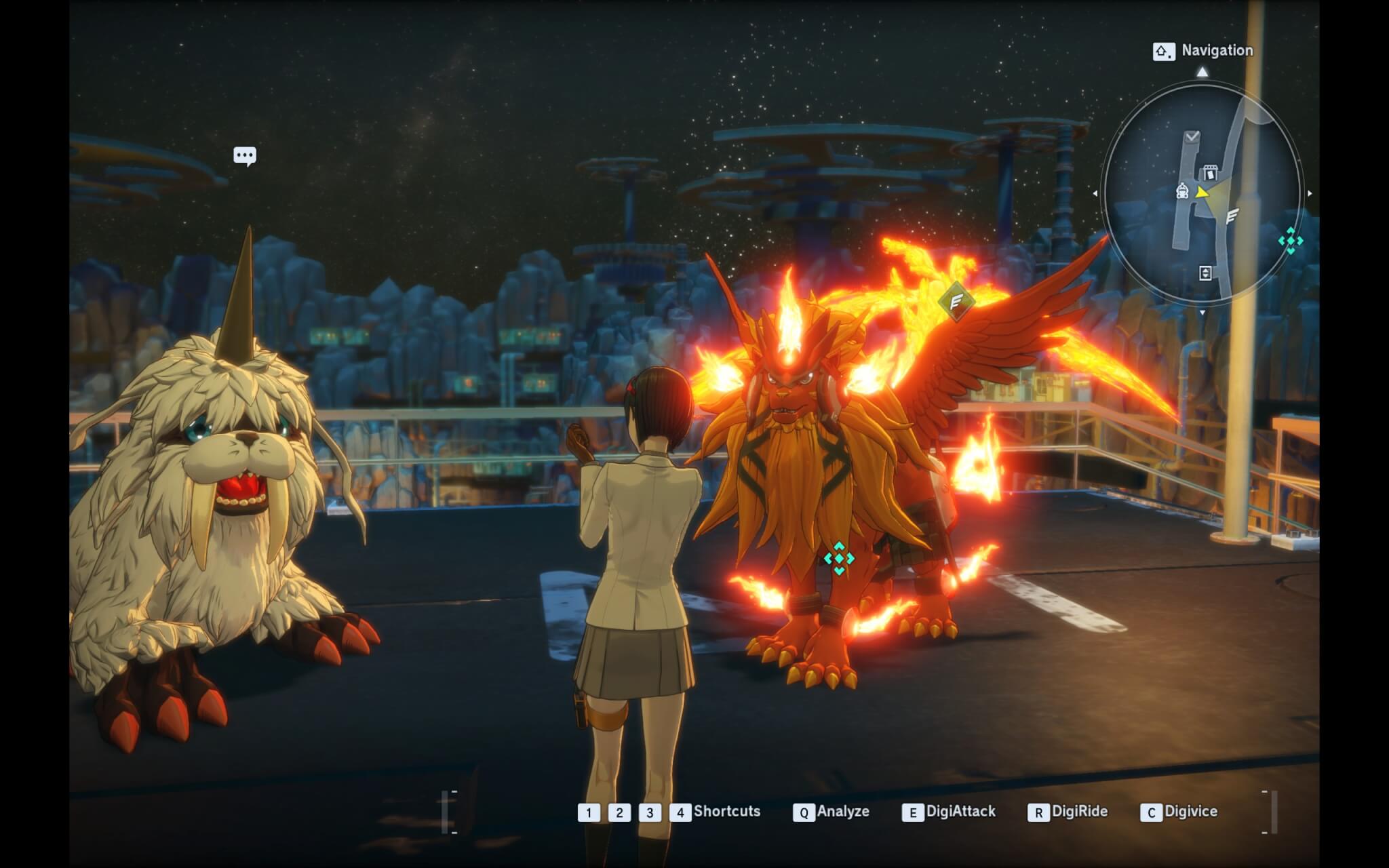Choose the elevator marker on the minimap
The width and height of the screenshot is (1389, 868).
(1205, 273)
